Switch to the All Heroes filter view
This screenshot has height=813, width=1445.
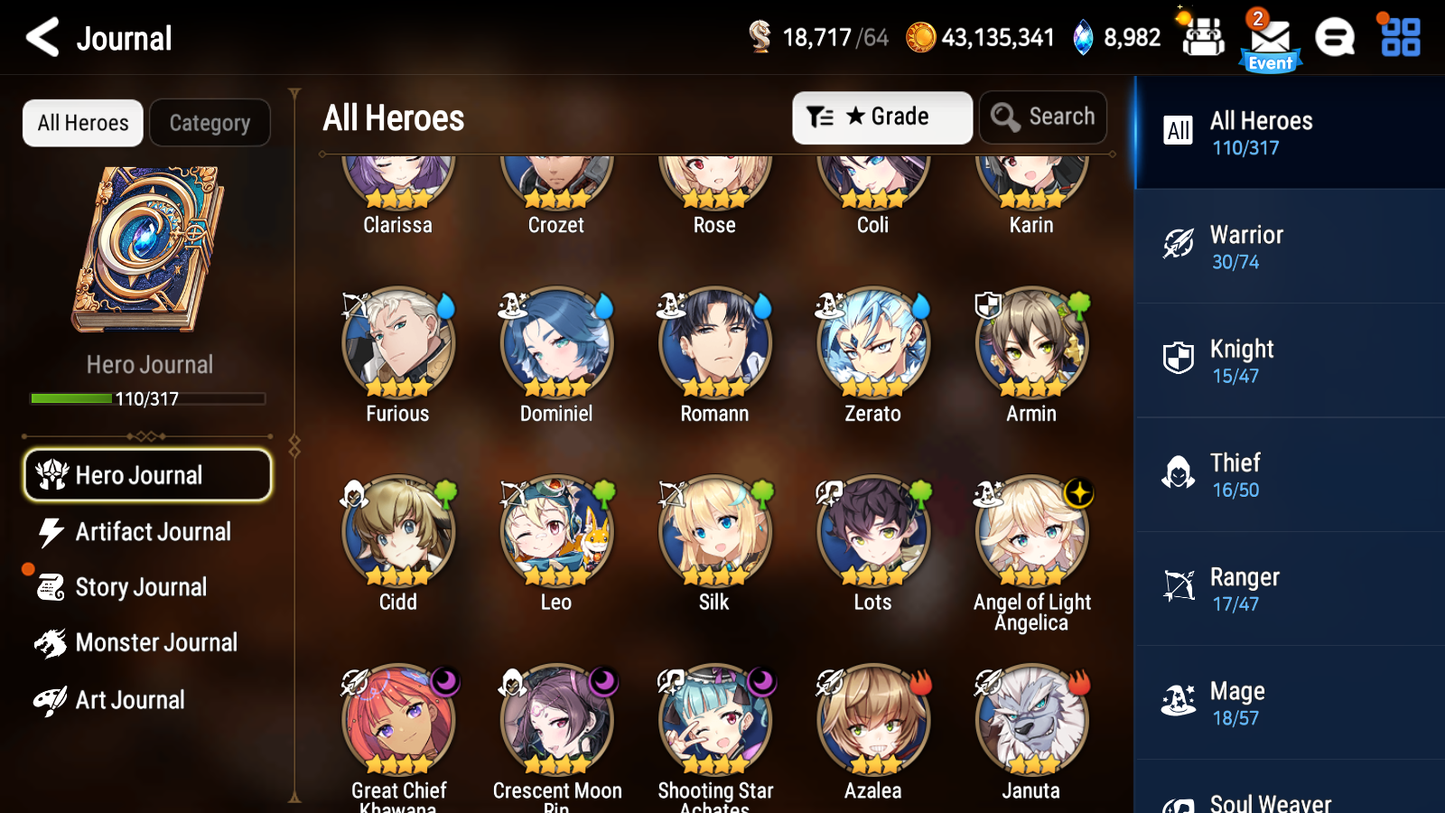coord(82,122)
